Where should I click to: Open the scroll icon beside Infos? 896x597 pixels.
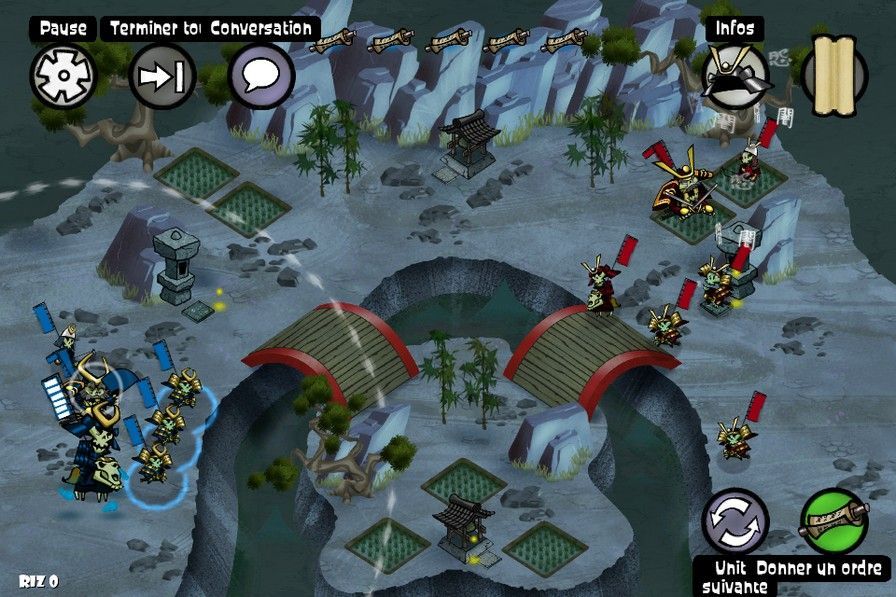[835, 74]
